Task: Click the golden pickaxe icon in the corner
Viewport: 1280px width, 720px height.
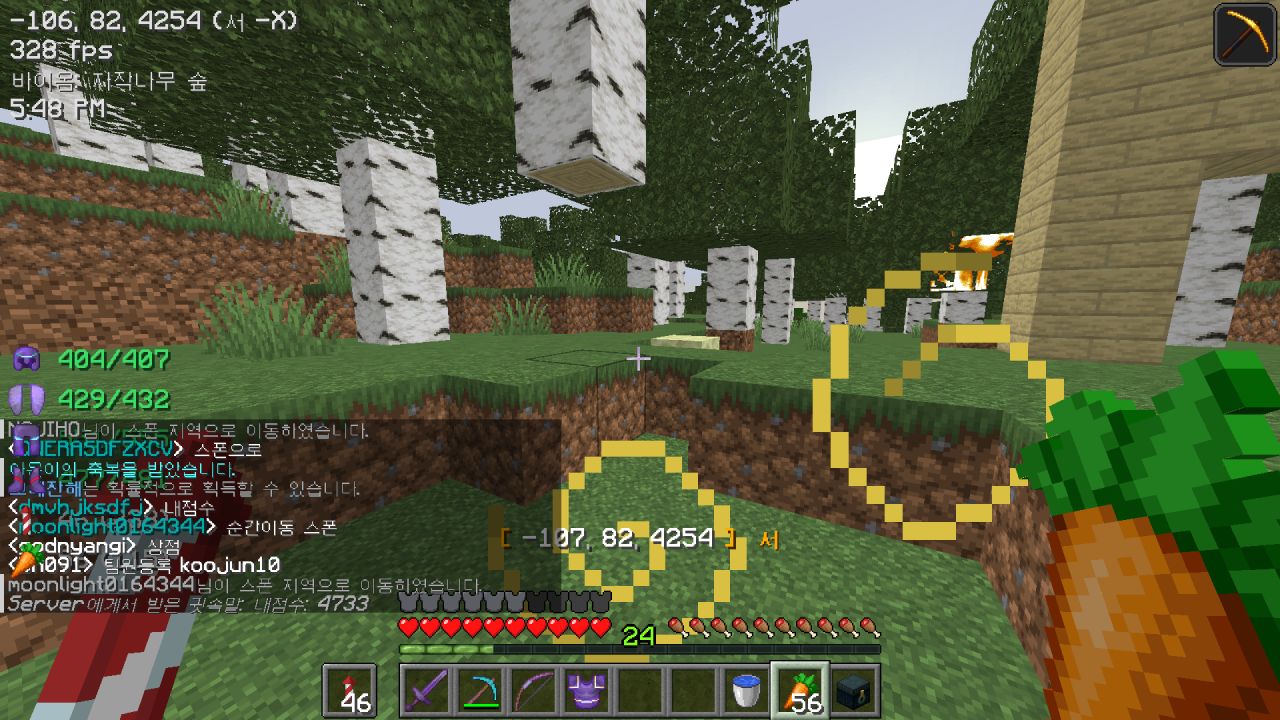Action: [x=1244, y=35]
